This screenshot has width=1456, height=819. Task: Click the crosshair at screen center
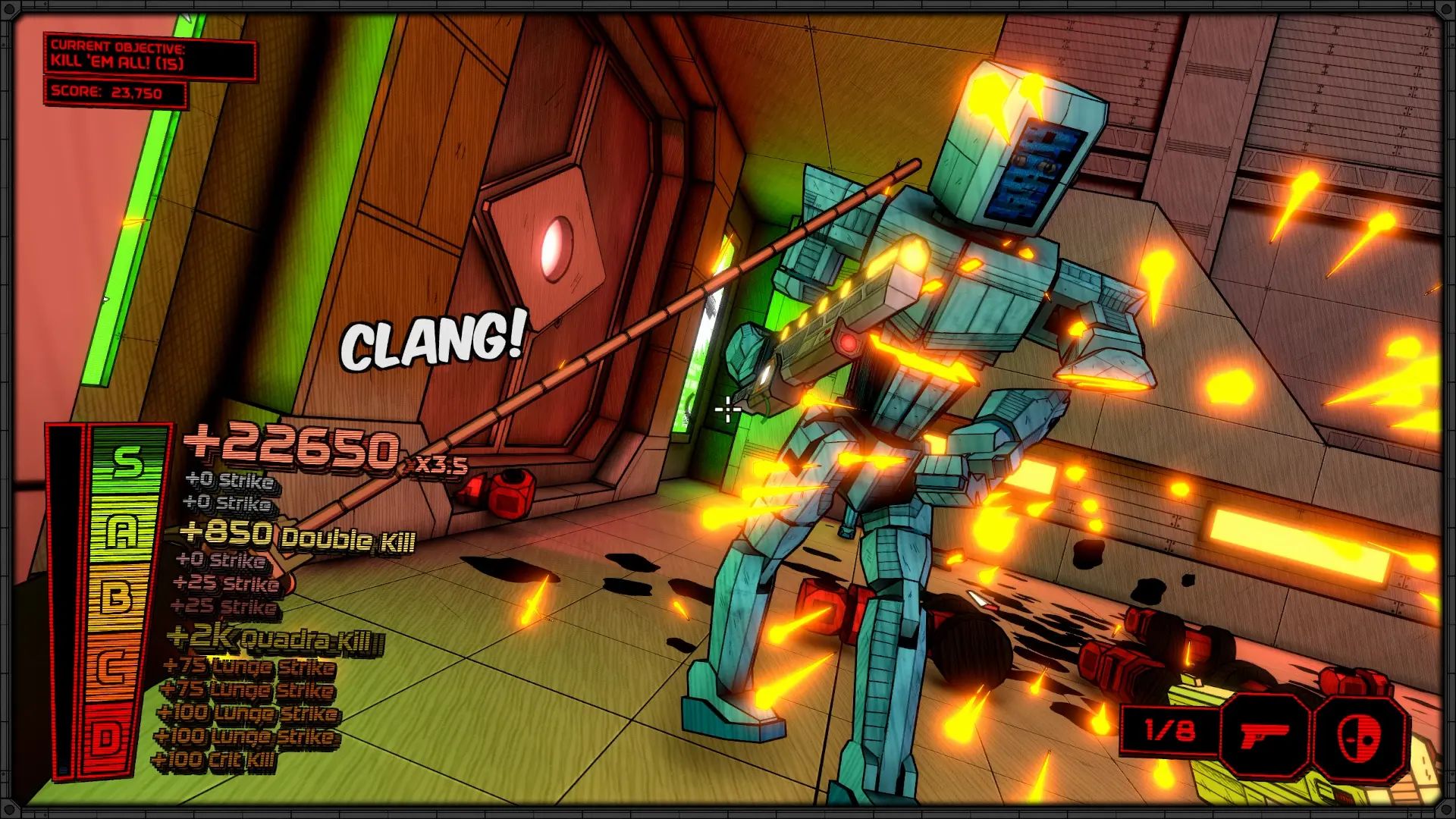click(x=728, y=409)
